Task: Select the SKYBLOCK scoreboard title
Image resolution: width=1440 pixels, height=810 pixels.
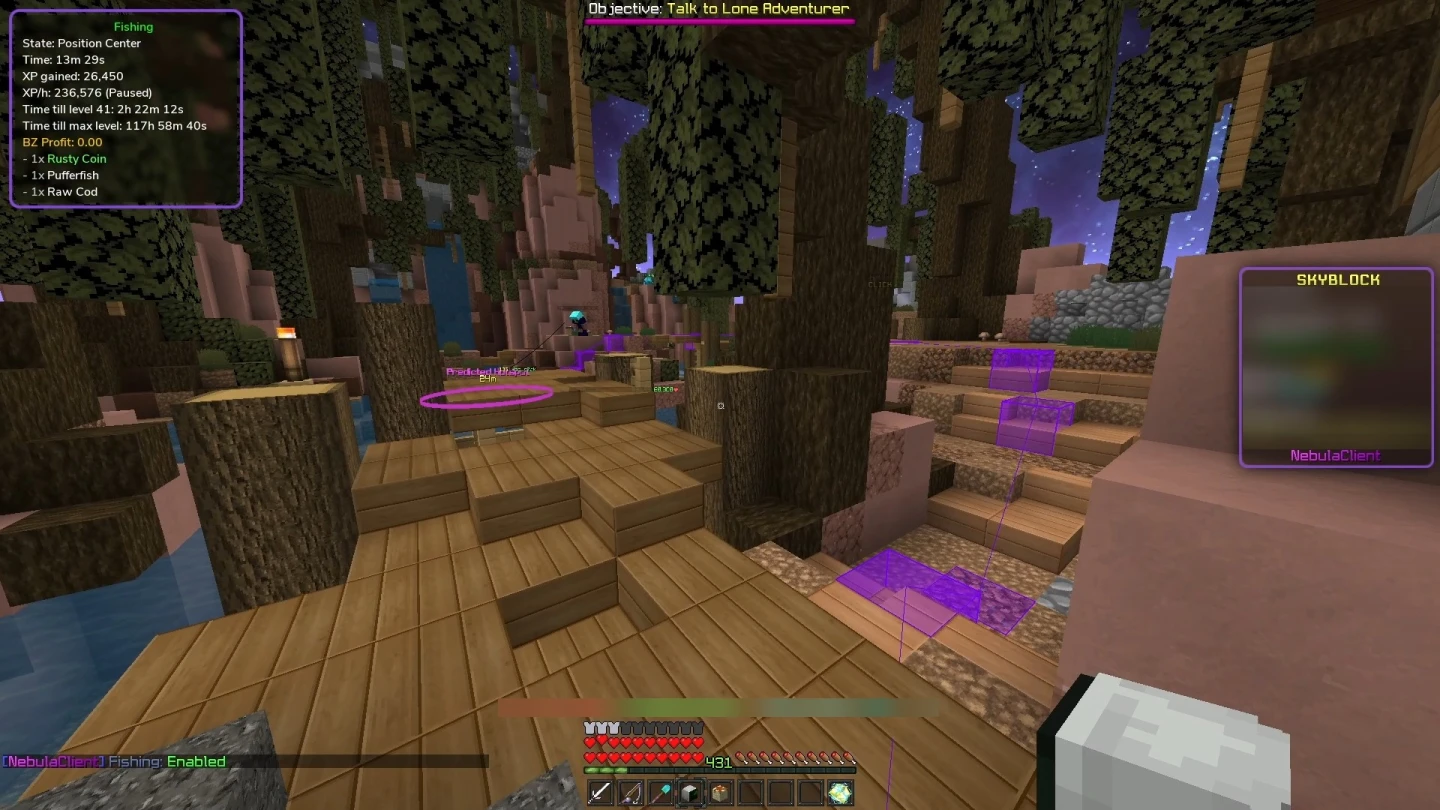Action: coord(1338,279)
